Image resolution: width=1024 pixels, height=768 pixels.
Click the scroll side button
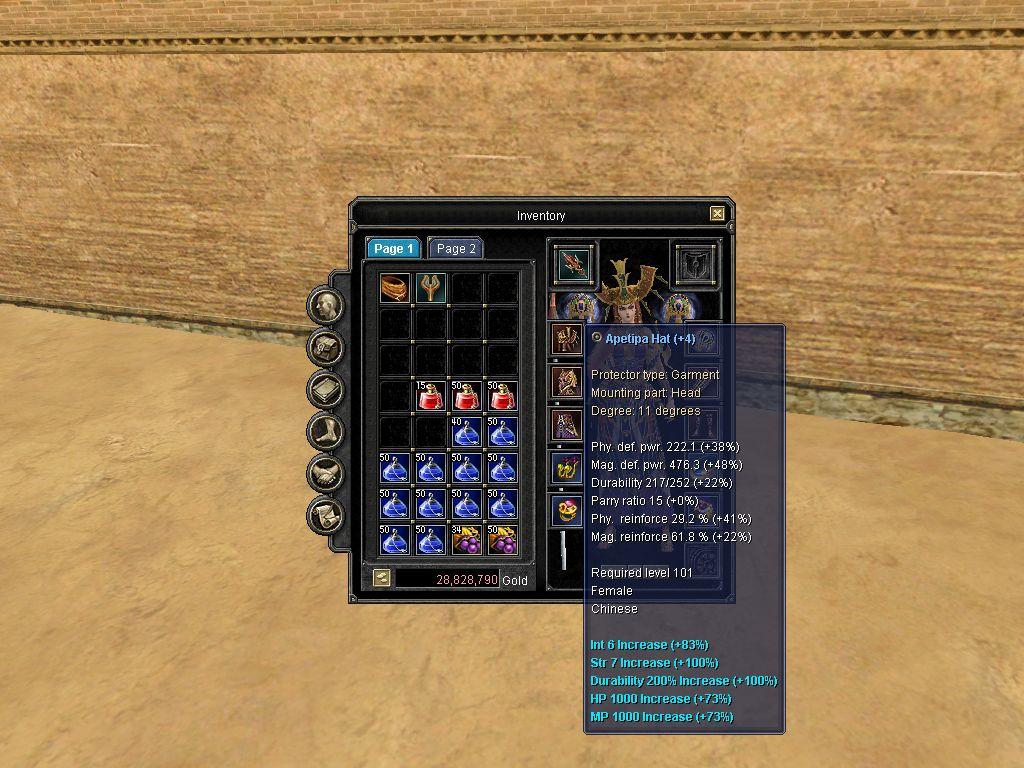pos(326,516)
